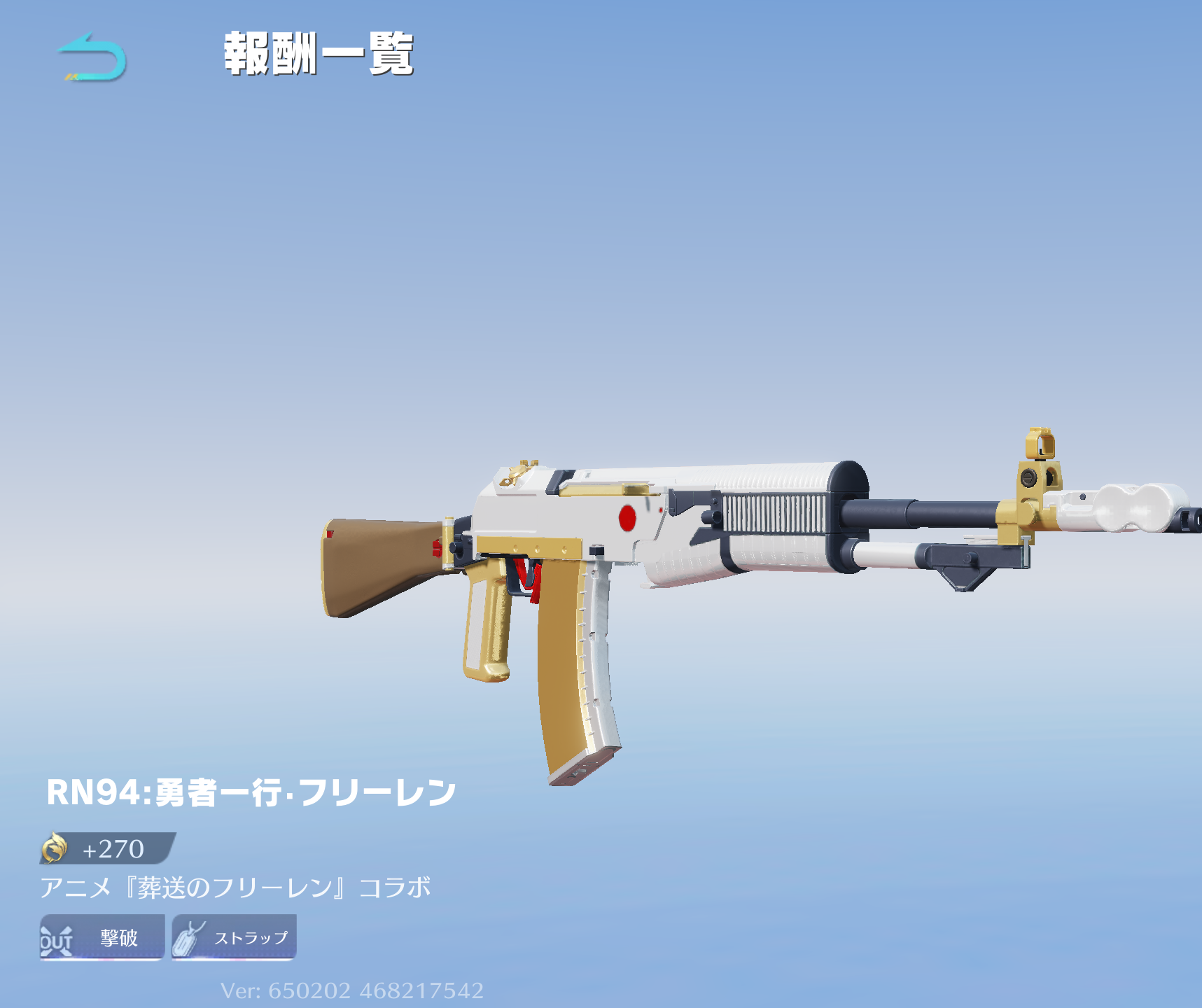
Task: Toggle the 撃破 finisher display
Action: click(102, 938)
